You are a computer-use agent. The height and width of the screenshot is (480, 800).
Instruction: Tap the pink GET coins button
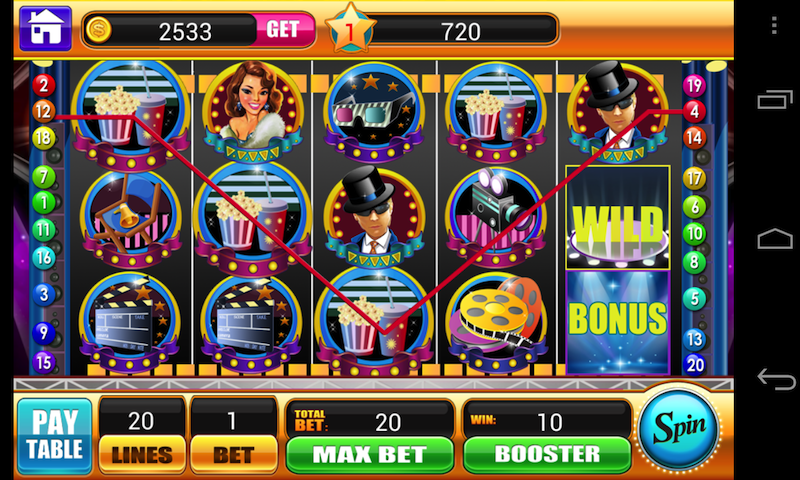283,30
